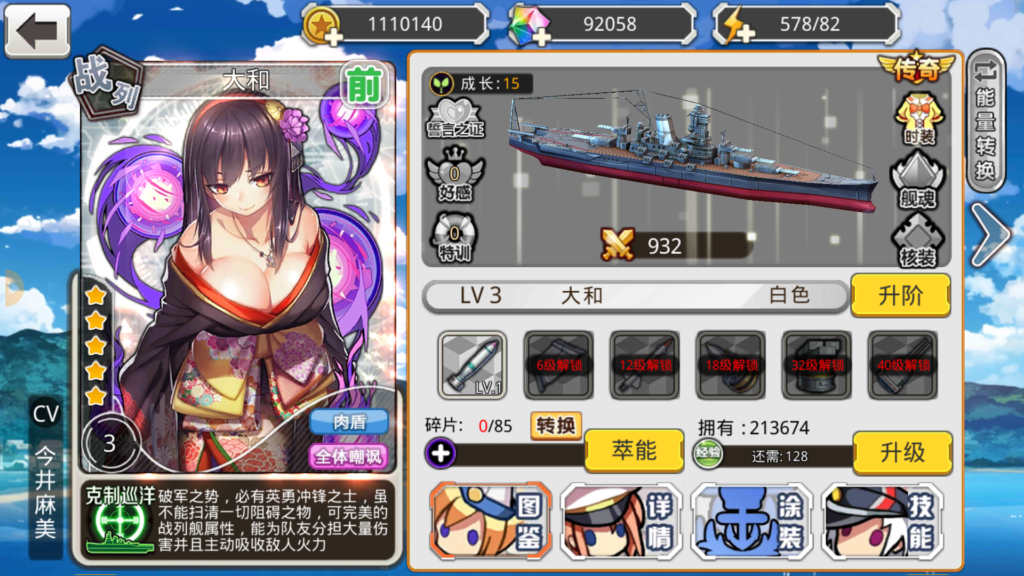This screenshot has height=576, width=1024.
Task: Open the 技能 skills page
Action: [x=882, y=521]
